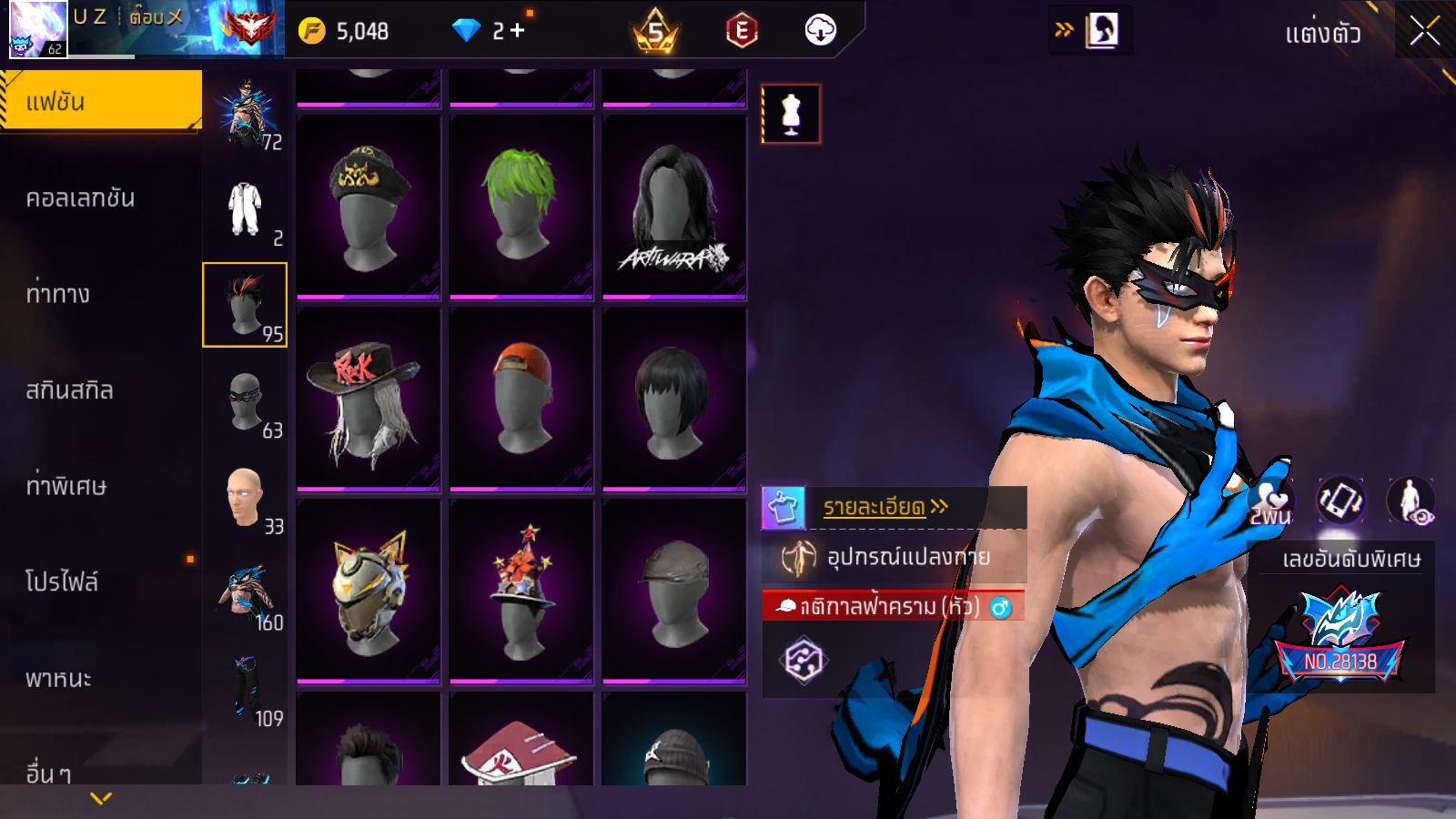Select the orange backwards cap
Screen dimensions: 1456x819
(521, 399)
